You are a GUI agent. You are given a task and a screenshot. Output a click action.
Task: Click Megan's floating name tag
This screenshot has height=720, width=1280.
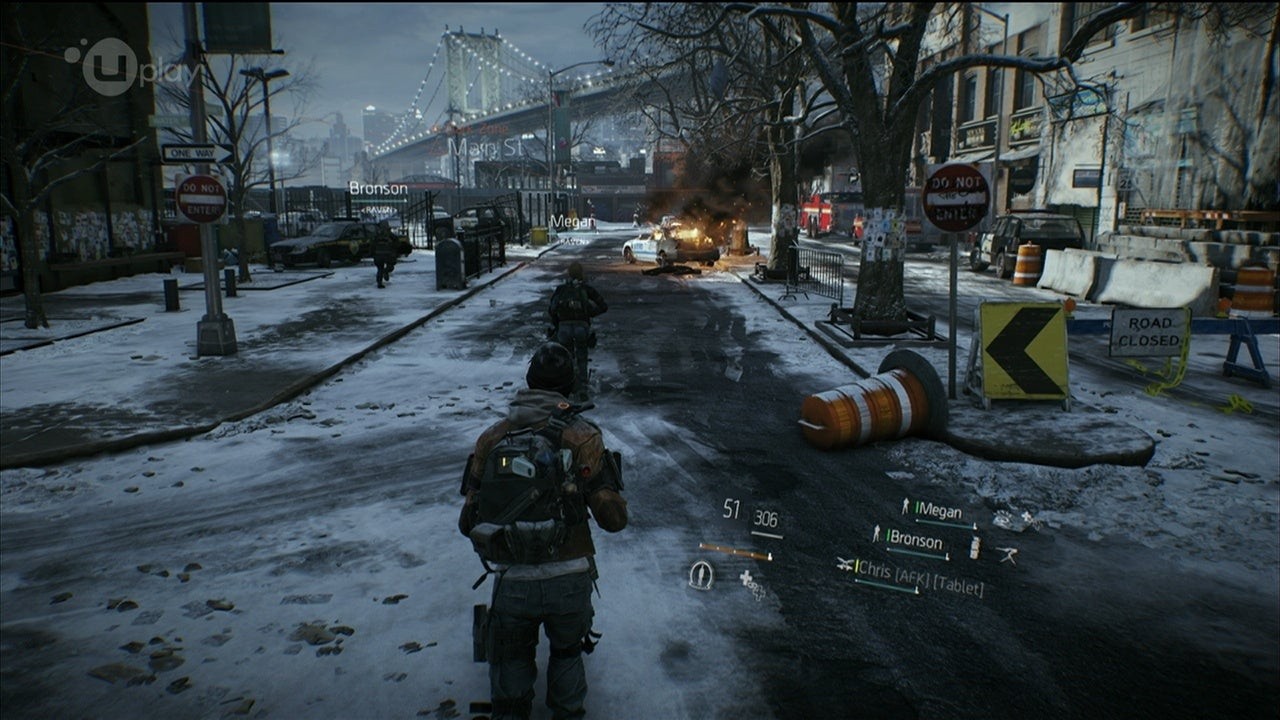pyautogui.click(x=572, y=222)
